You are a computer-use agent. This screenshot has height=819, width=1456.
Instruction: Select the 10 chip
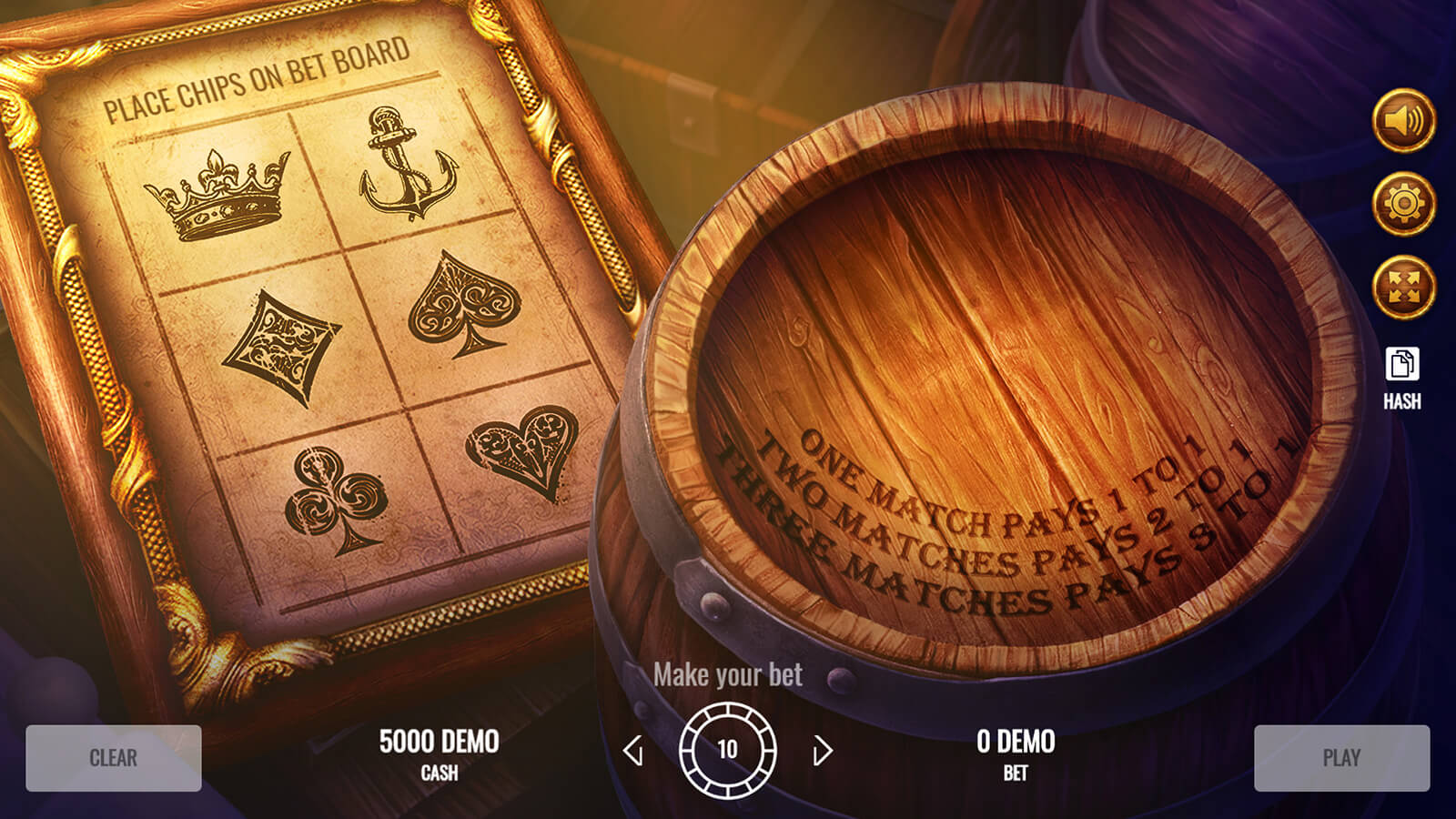728,750
